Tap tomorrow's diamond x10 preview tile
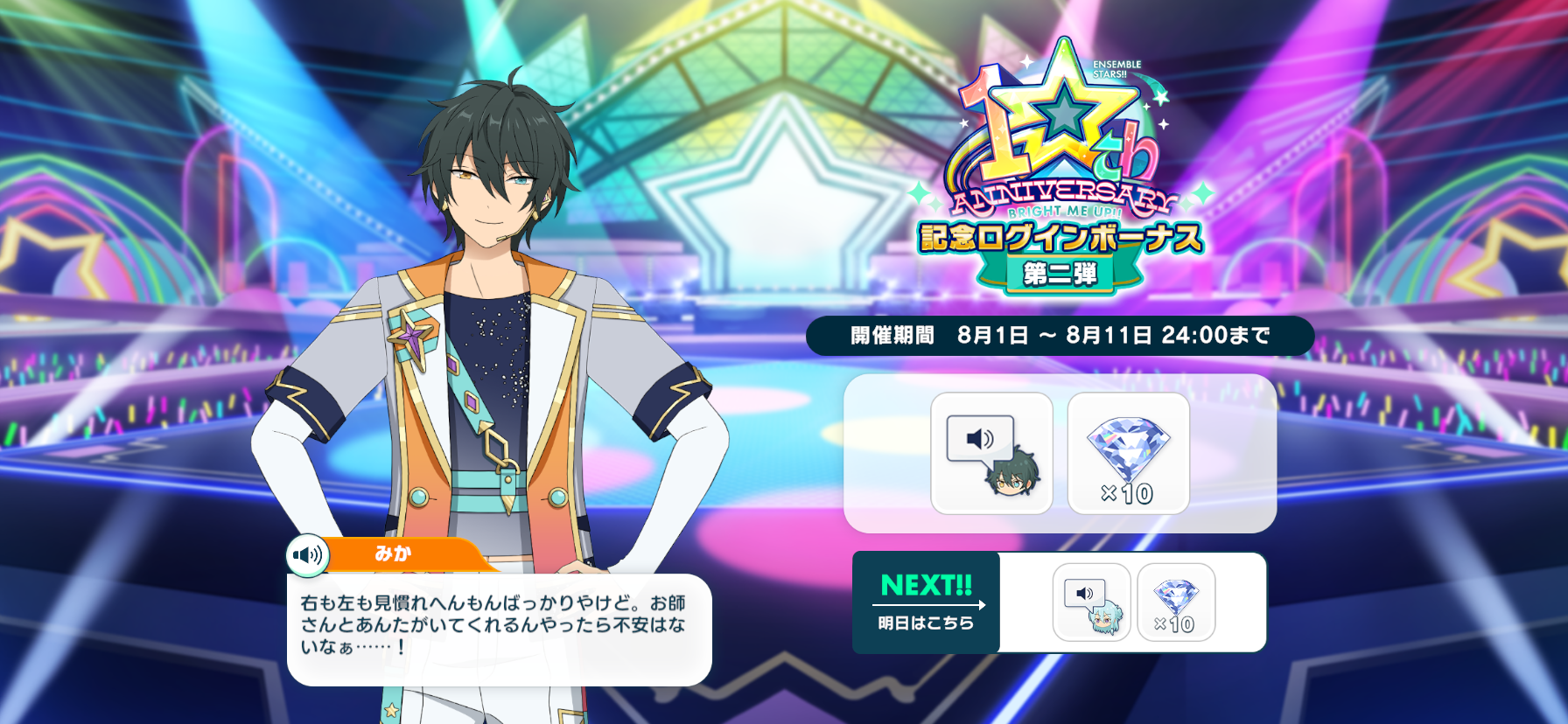The image size is (1568, 724). pyautogui.click(x=1175, y=602)
